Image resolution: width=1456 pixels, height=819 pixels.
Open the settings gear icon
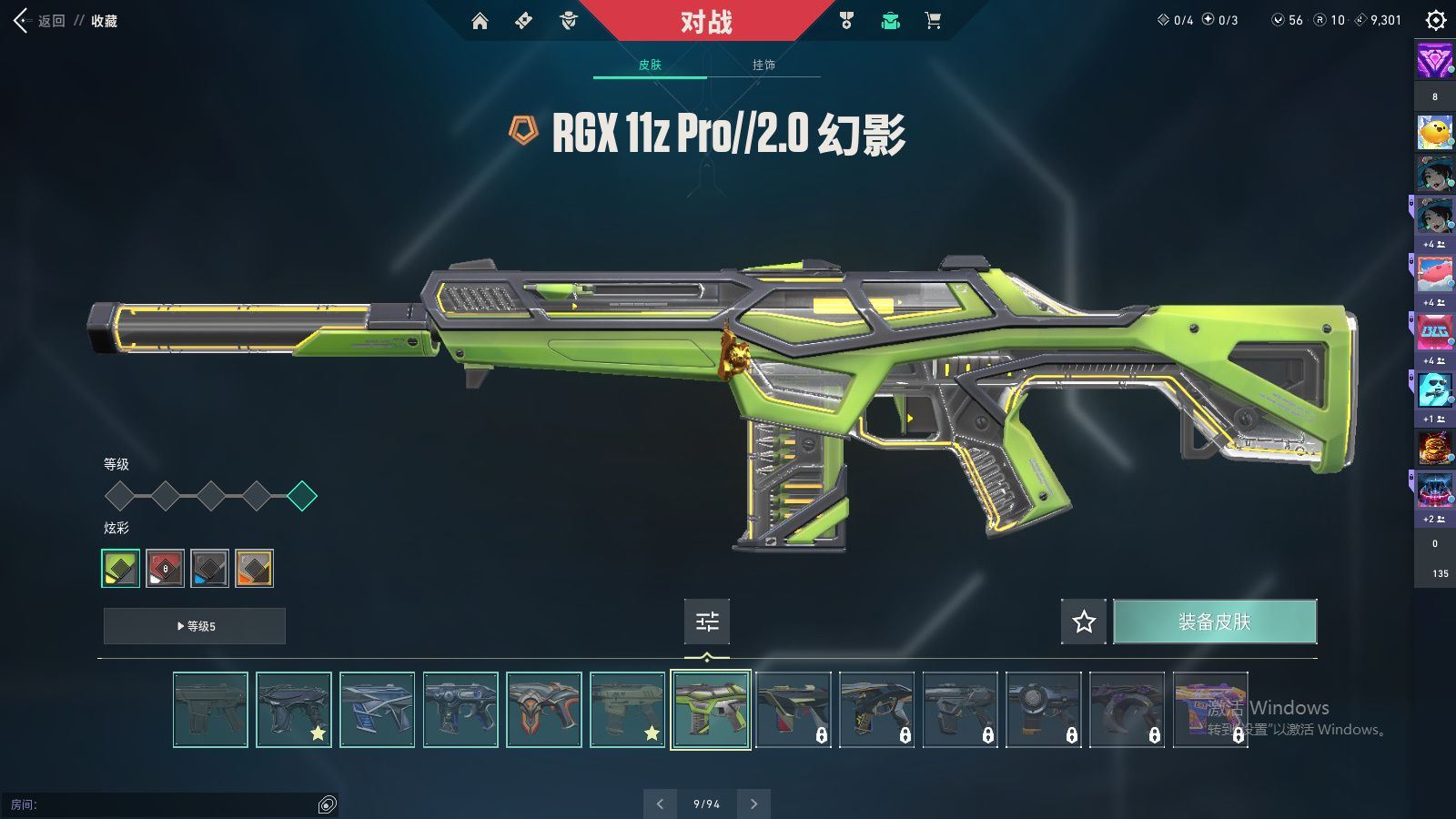(1435, 20)
